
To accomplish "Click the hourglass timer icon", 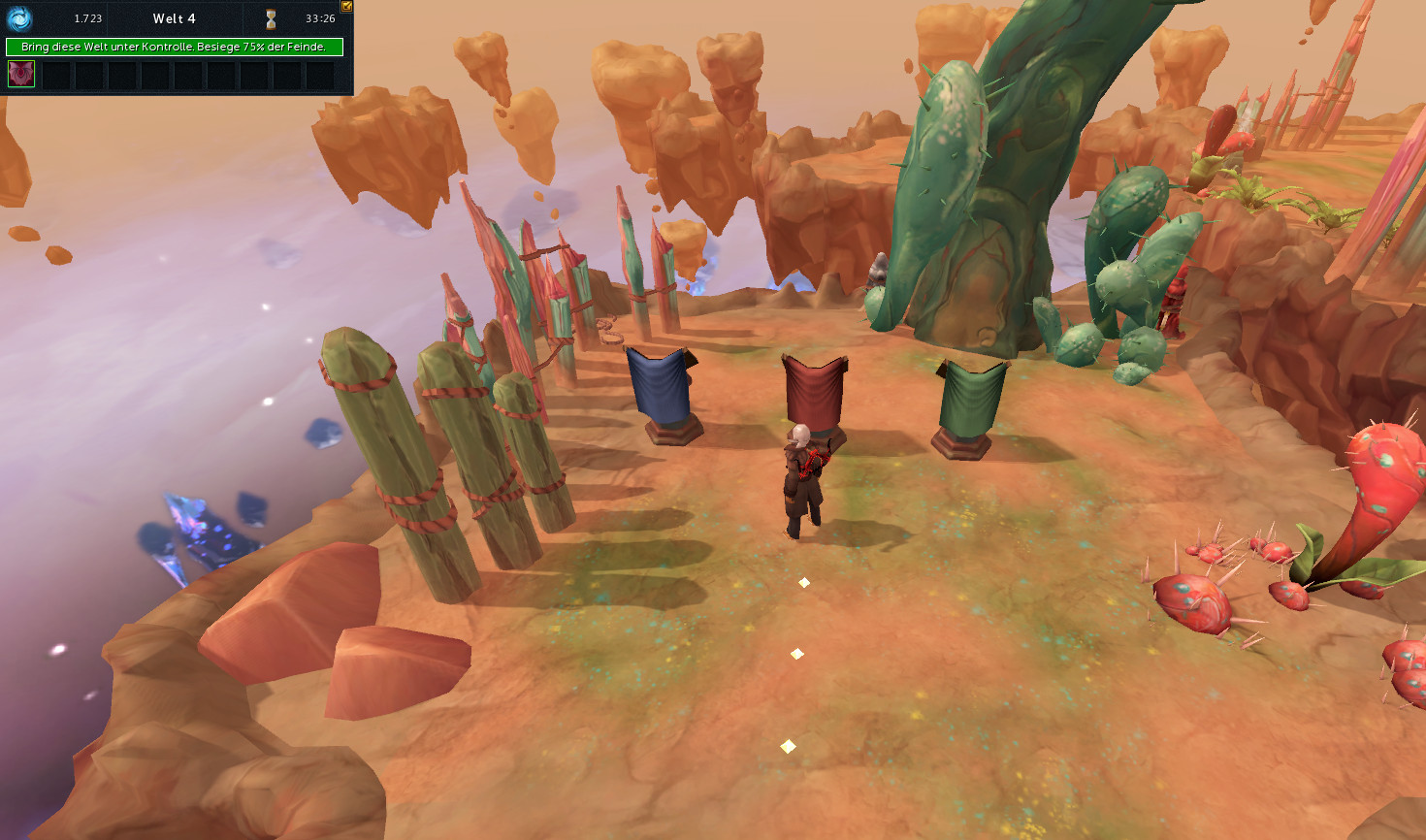I will coord(271,18).
